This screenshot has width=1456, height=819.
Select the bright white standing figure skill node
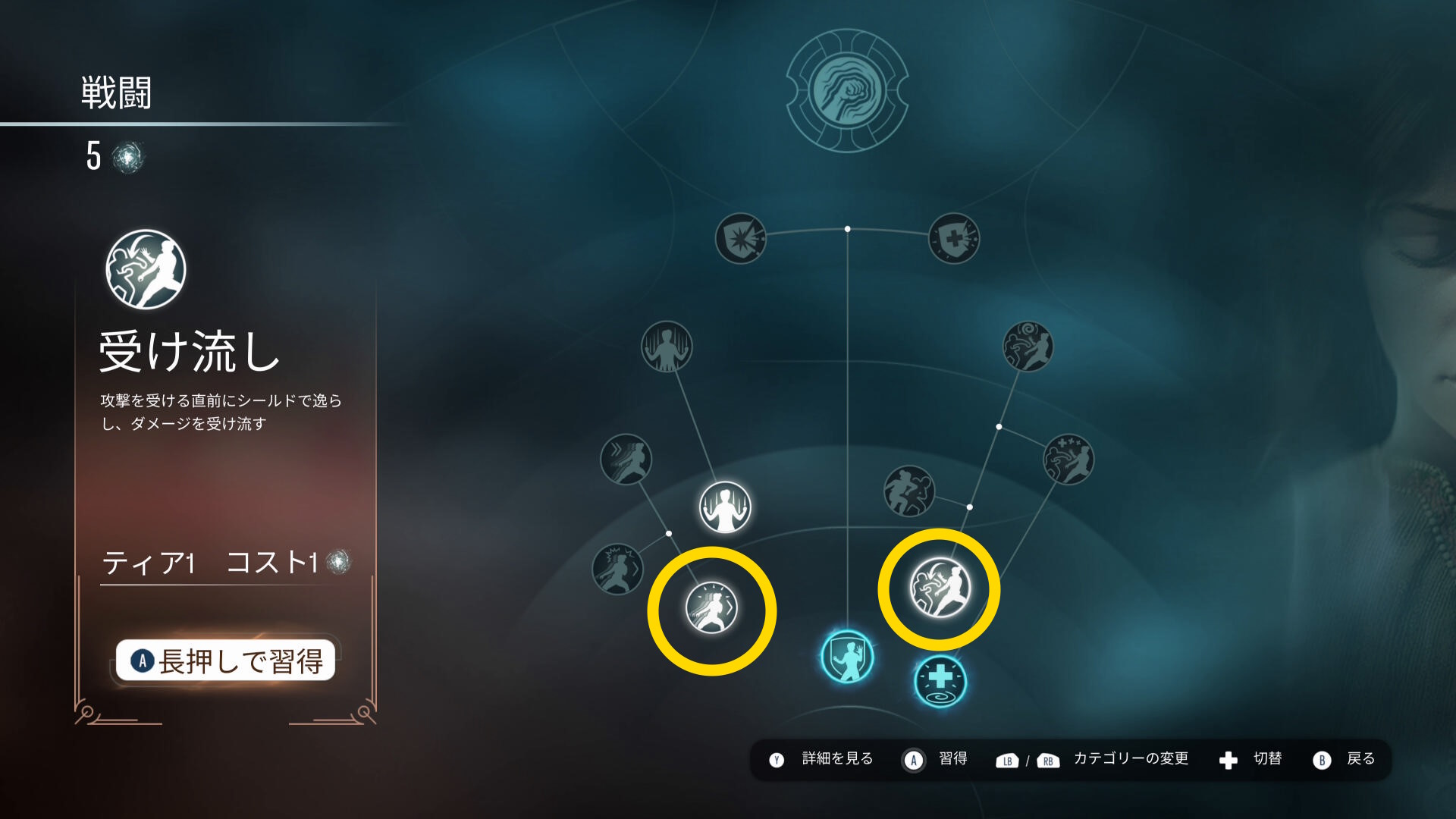(725, 507)
